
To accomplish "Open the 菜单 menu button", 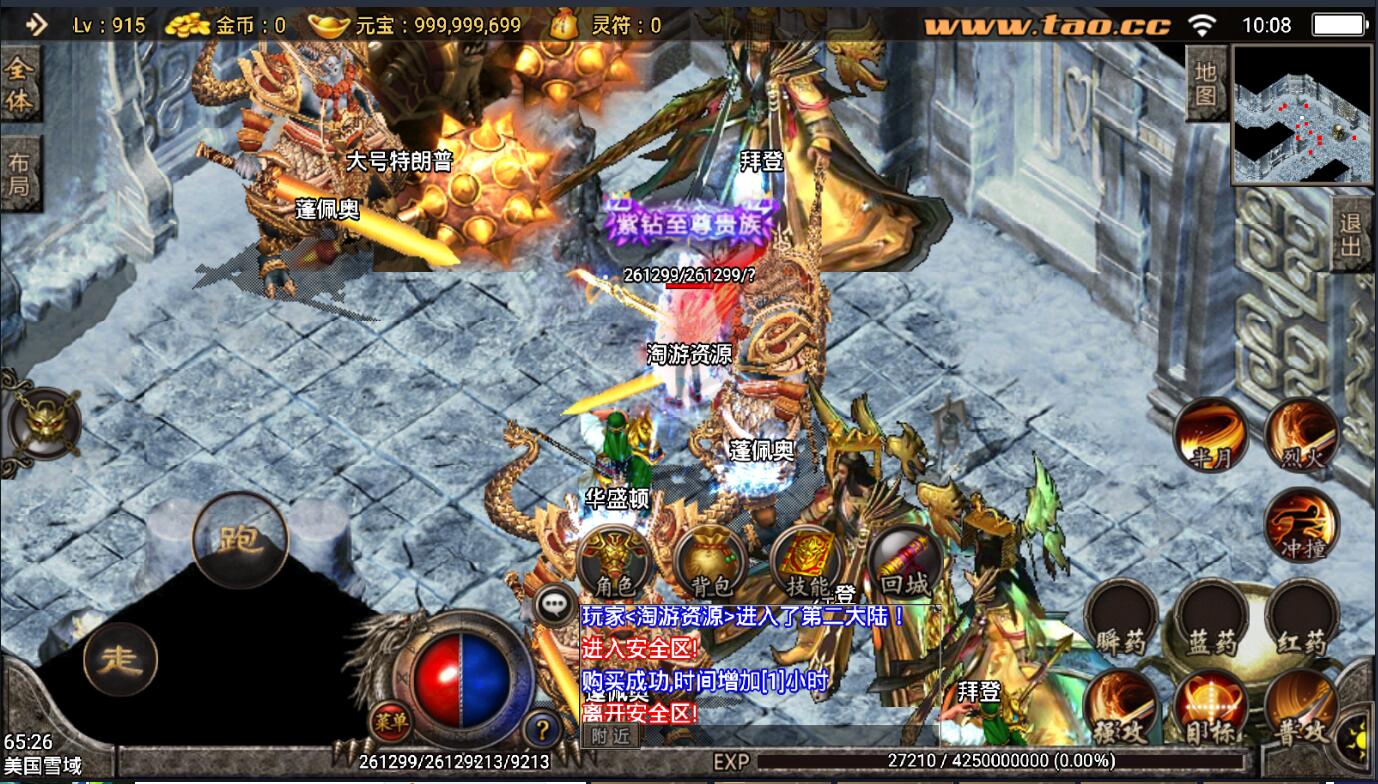I will [391, 721].
